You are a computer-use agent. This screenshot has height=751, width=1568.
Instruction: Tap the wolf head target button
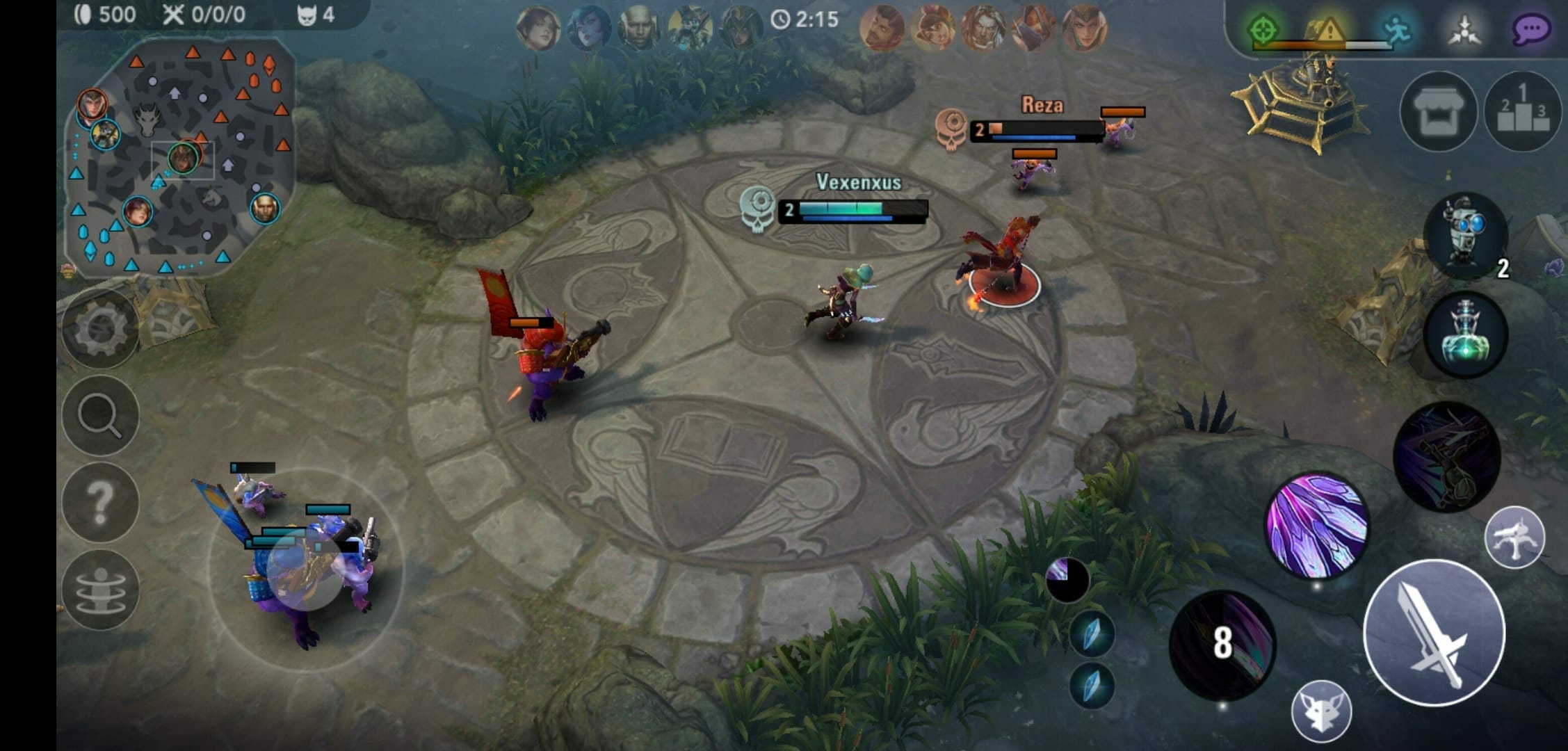coord(1321,711)
